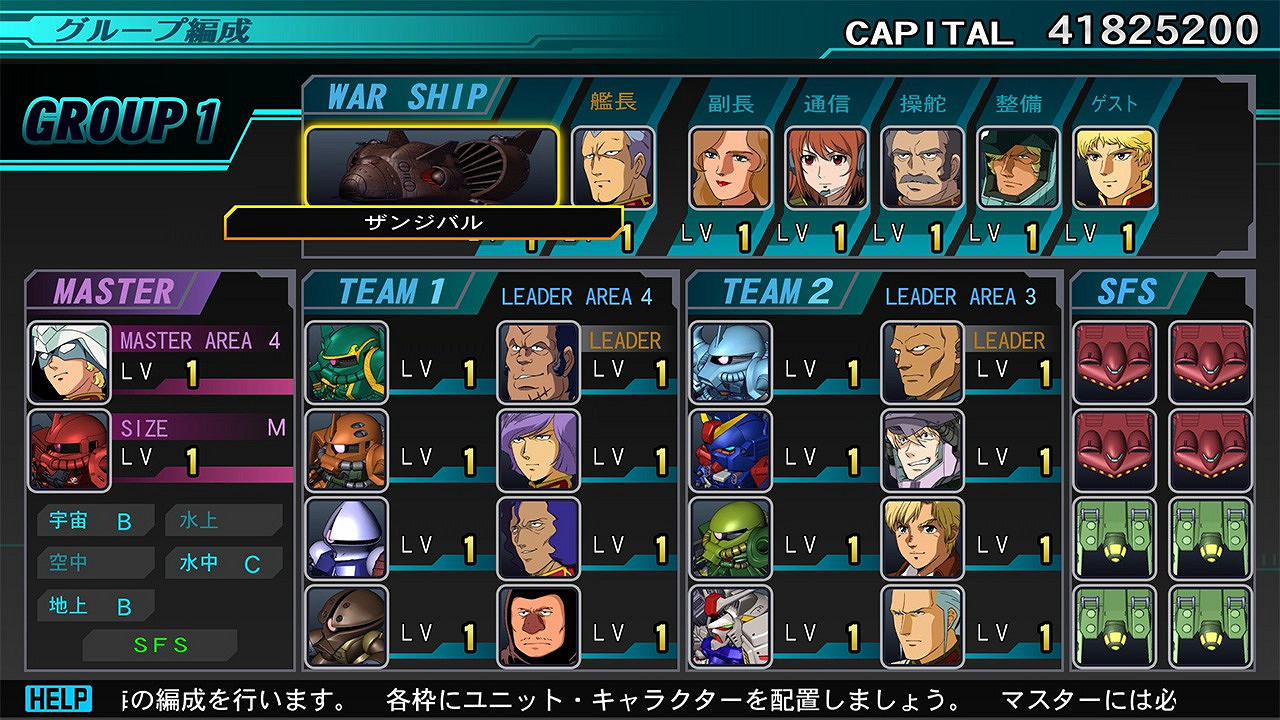Select Team 1's scarred leader pilot portrait

point(538,362)
